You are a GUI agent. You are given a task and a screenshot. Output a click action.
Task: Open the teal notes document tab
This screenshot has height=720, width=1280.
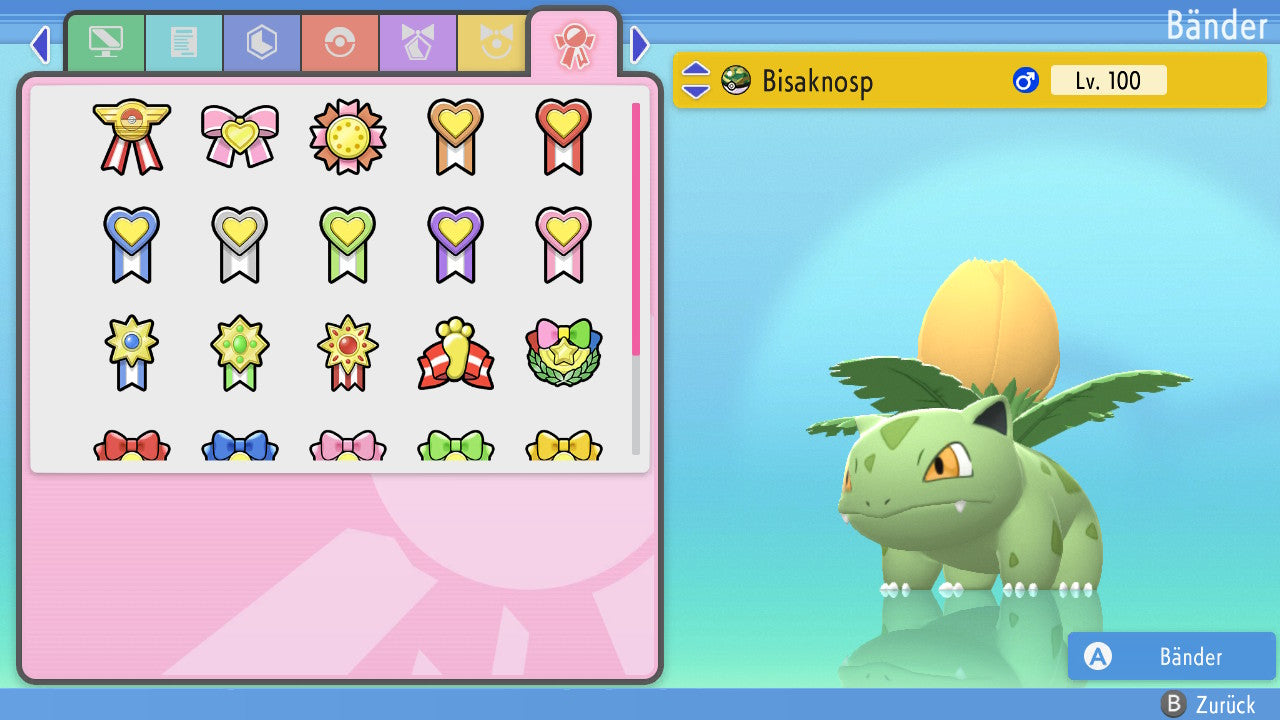click(x=184, y=43)
